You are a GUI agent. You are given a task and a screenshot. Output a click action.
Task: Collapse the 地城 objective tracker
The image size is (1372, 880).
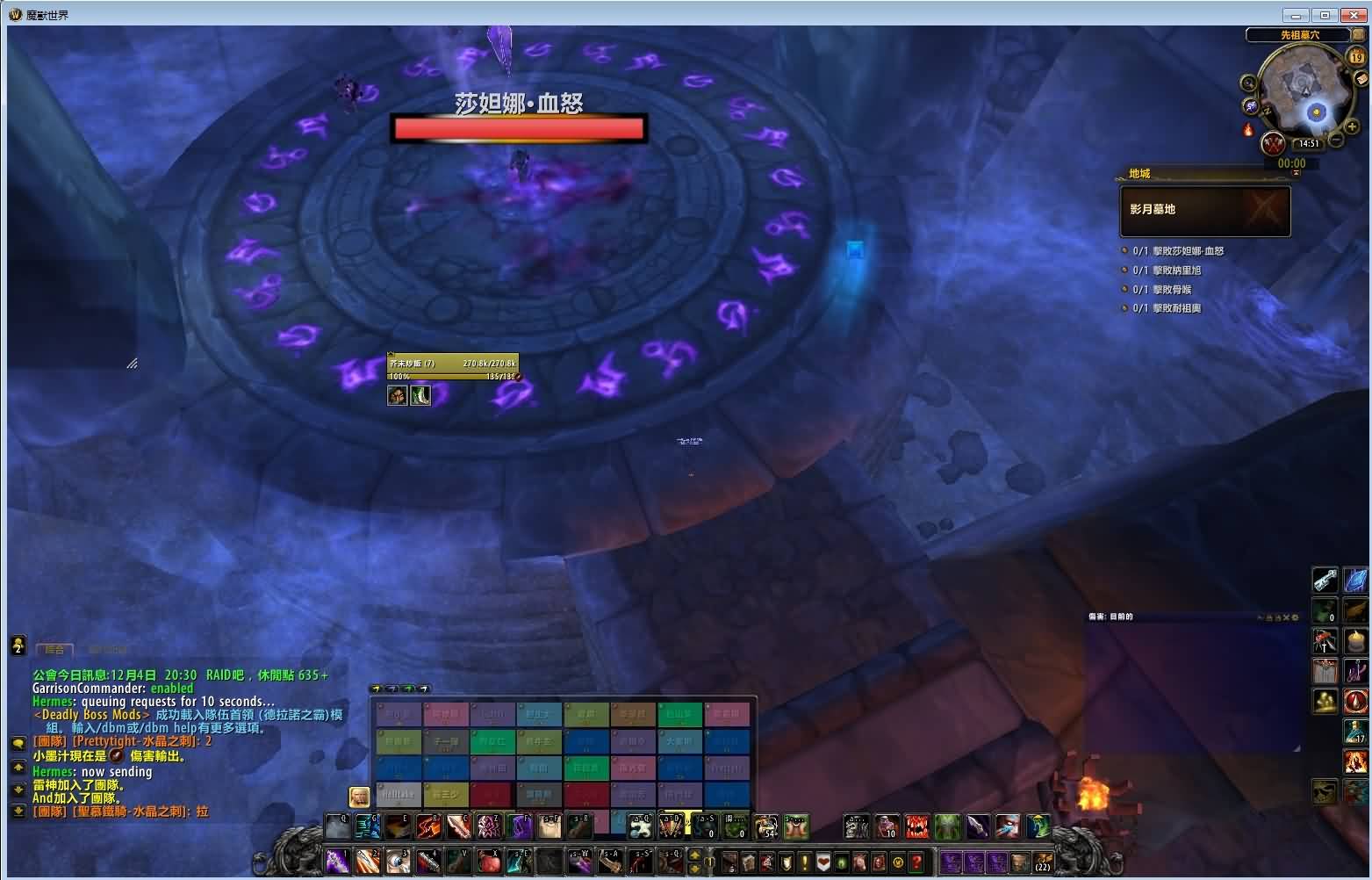1296,173
